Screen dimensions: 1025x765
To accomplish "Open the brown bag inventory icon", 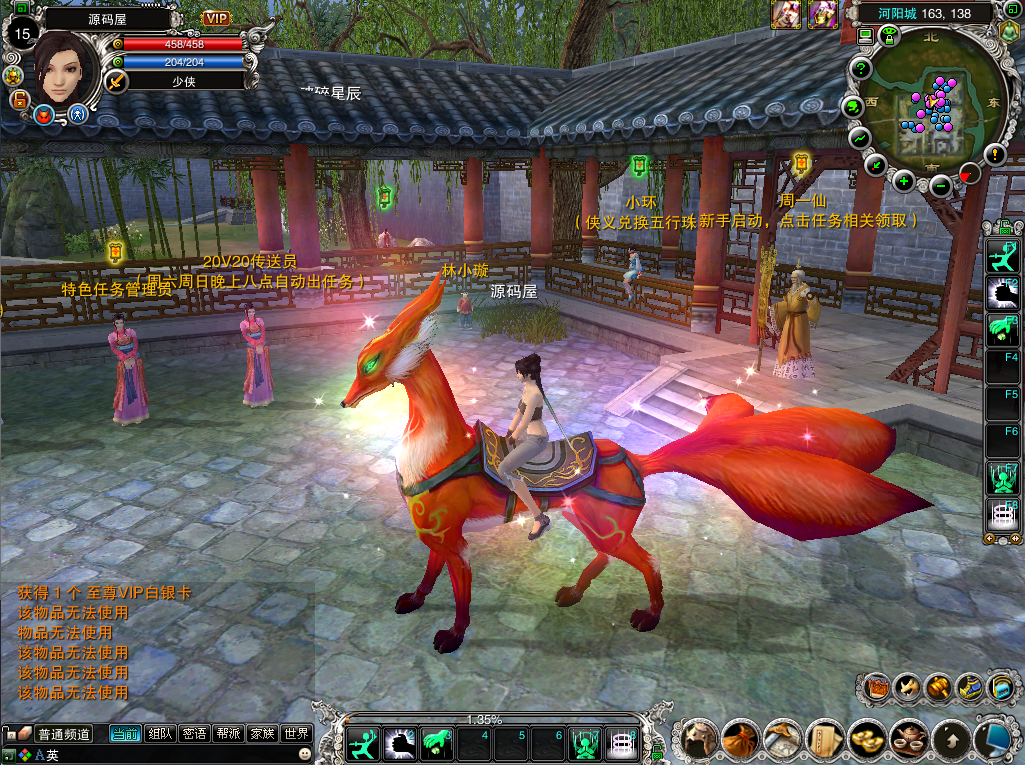I will click(741, 740).
